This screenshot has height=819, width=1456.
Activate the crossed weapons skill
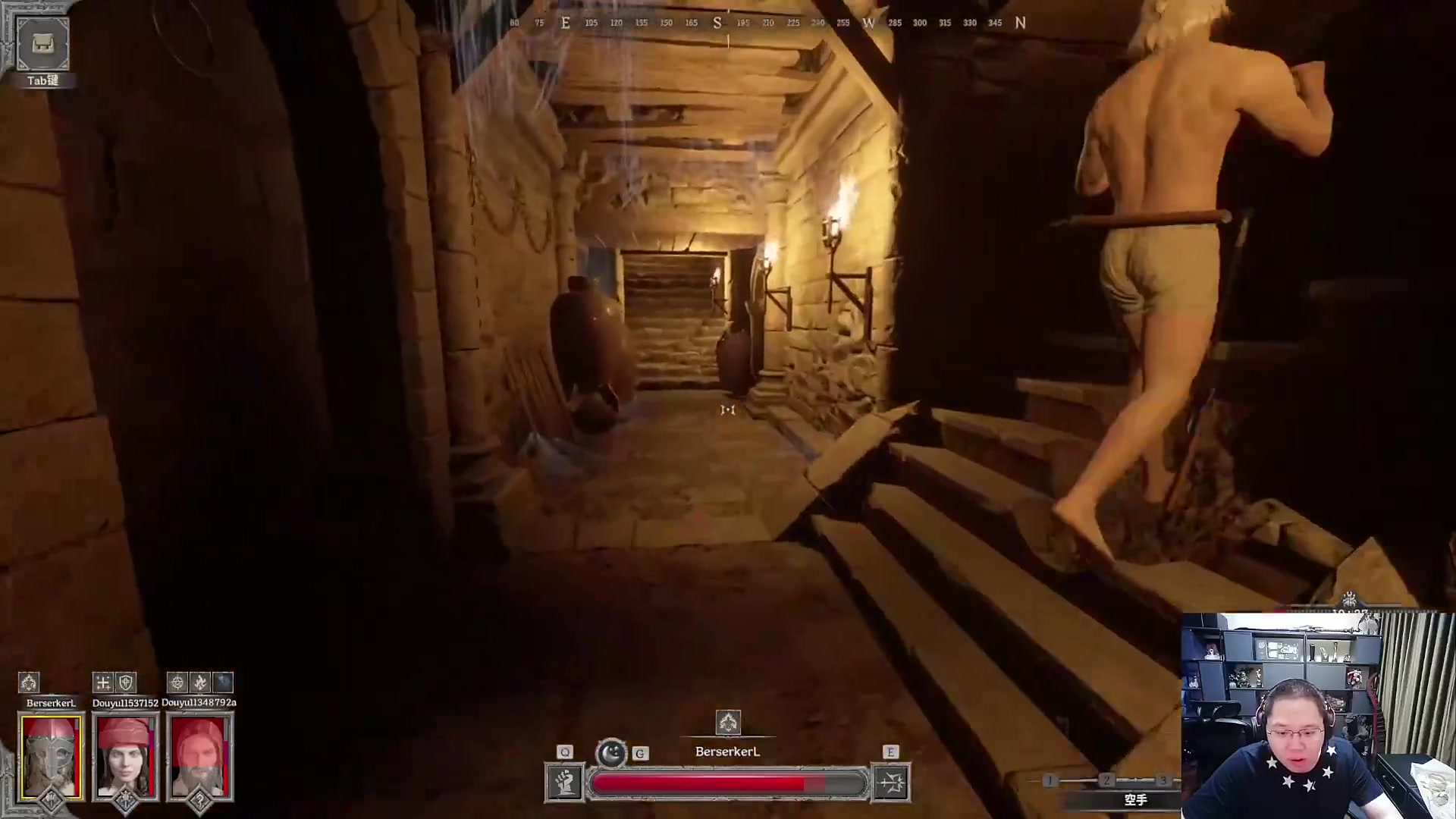click(x=891, y=783)
